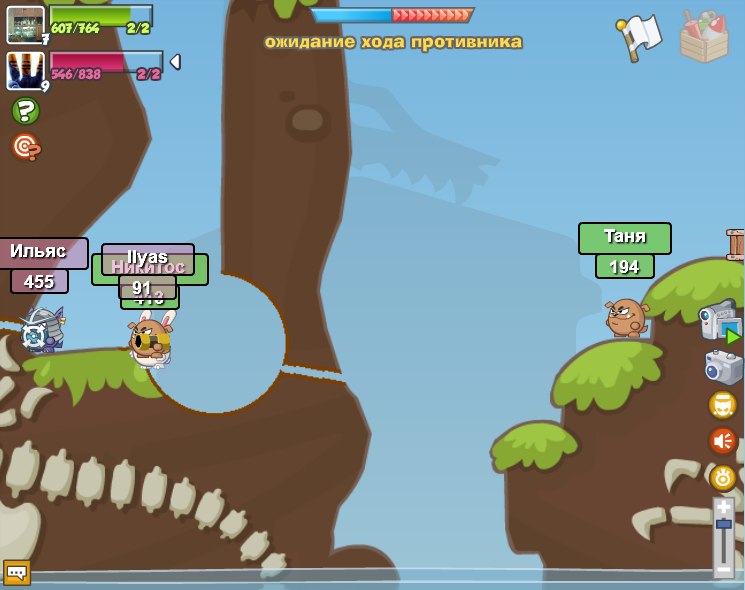Click the green question mark help icon

tap(26, 111)
